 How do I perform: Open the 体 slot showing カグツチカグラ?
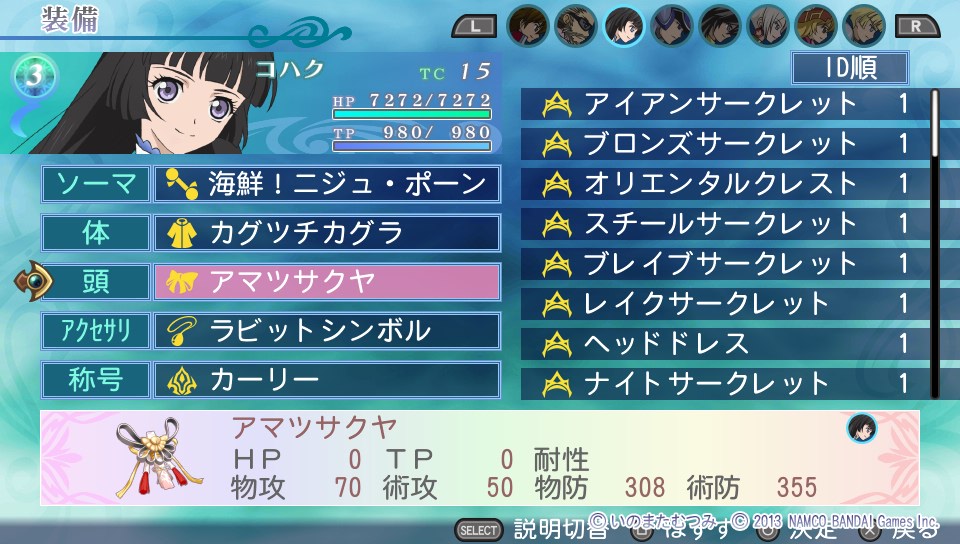[x=326, y=233]
